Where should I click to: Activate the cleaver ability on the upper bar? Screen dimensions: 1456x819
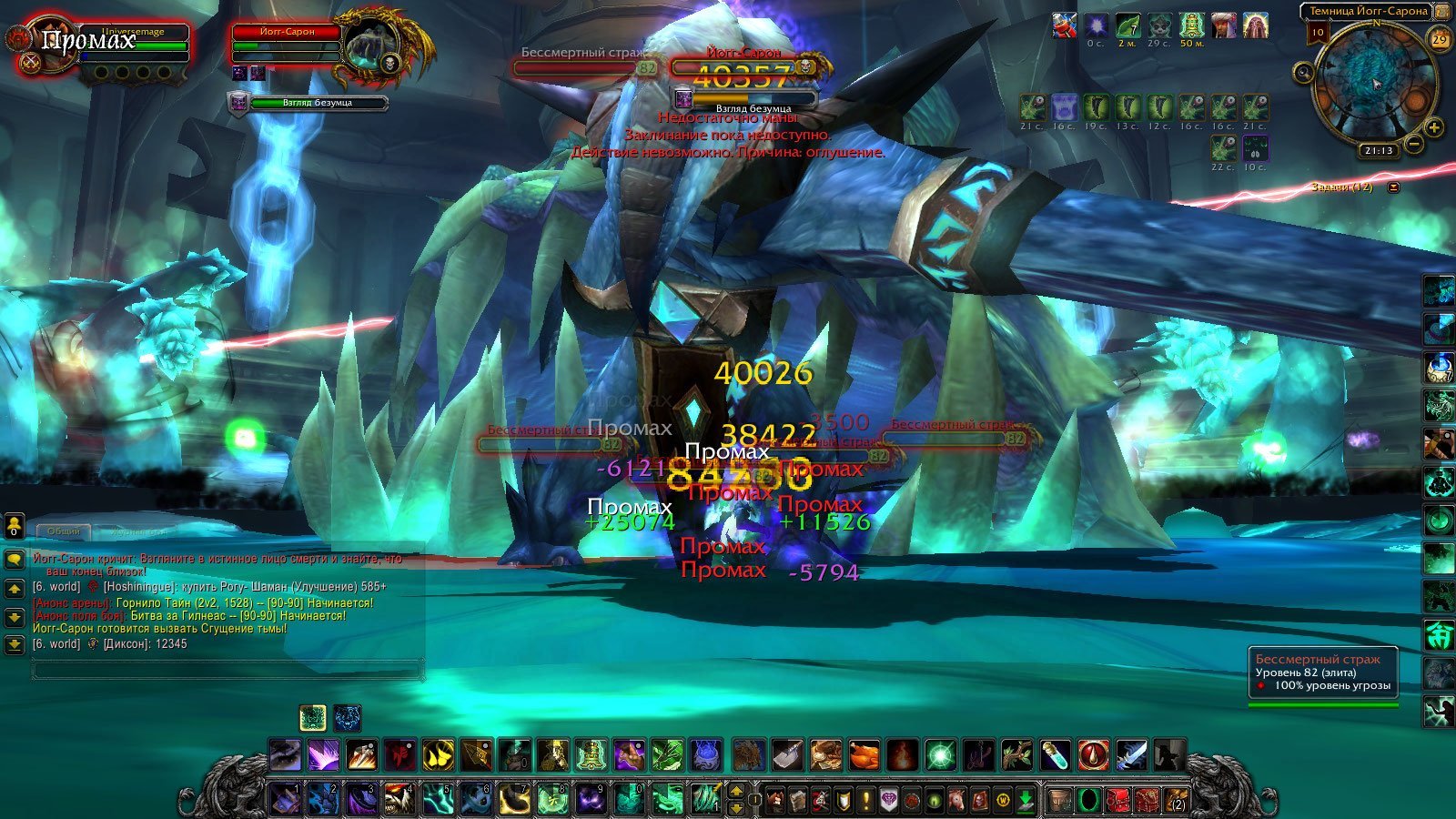pyautogui.click(x=787, y=755)
